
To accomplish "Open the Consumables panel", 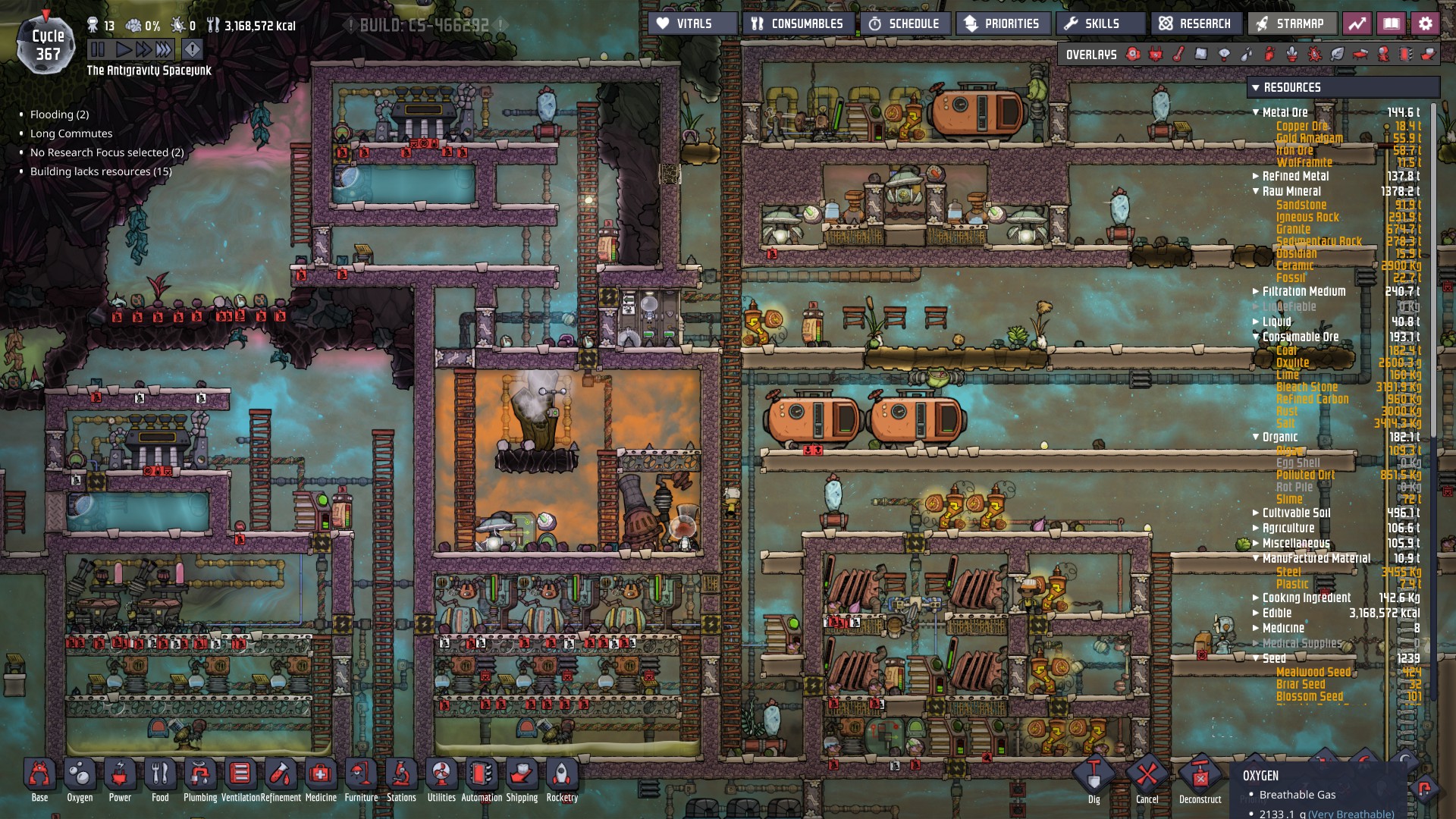I will 799,24.
